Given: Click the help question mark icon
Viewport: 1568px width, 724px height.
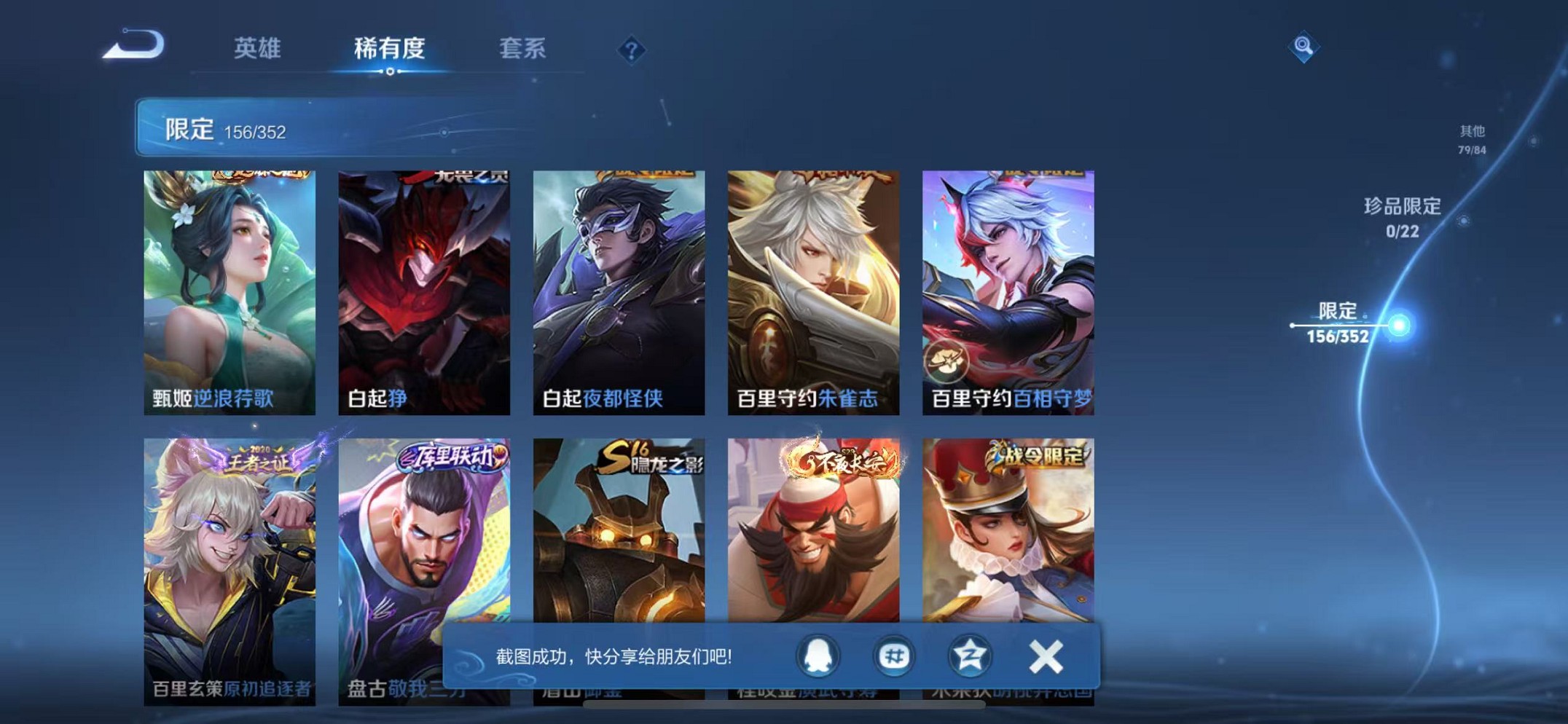Looking at the screenshot, I should [x=631, y=50].
